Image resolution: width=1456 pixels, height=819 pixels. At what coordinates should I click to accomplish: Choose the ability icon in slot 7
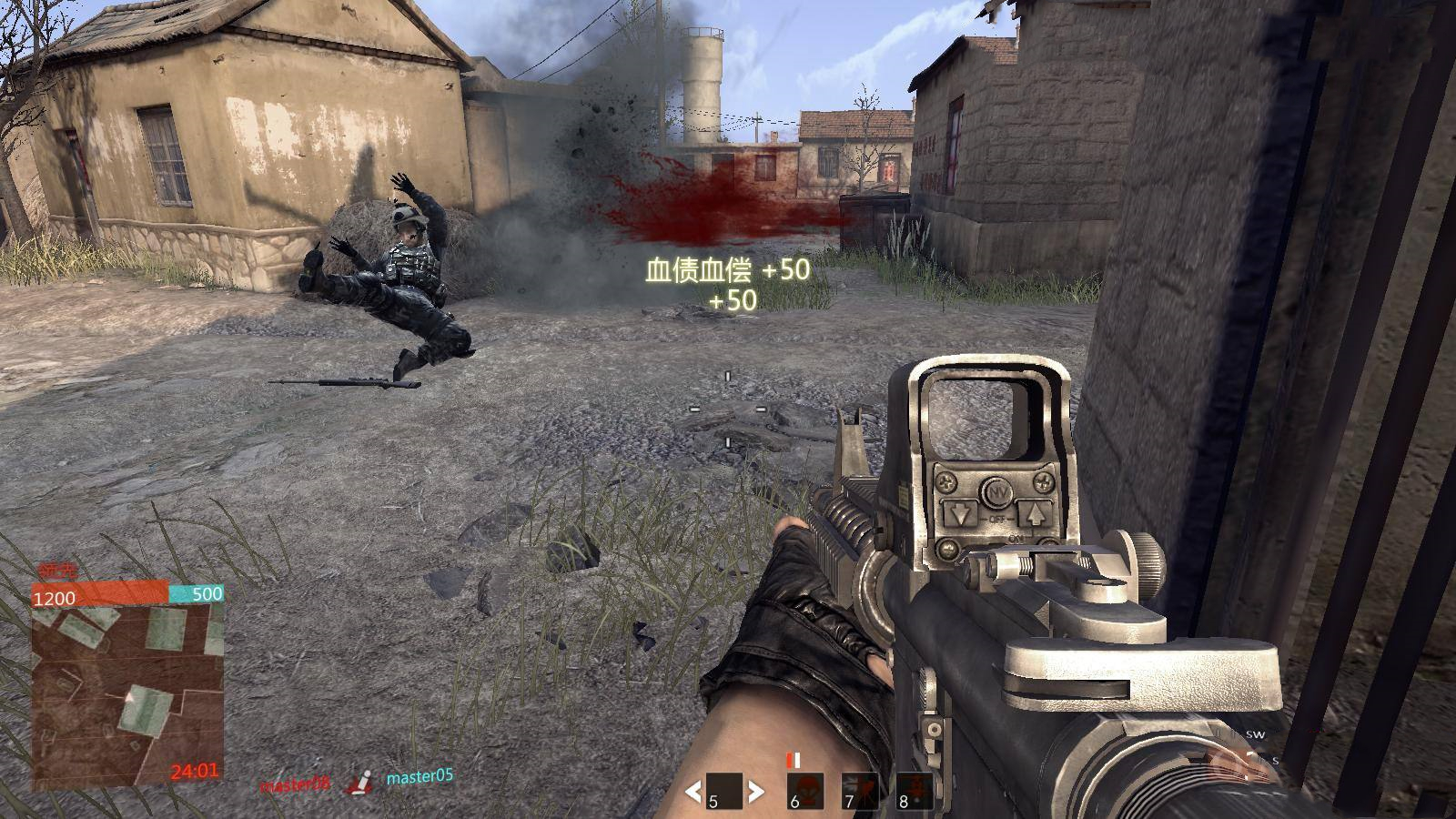tap(860, 791)
